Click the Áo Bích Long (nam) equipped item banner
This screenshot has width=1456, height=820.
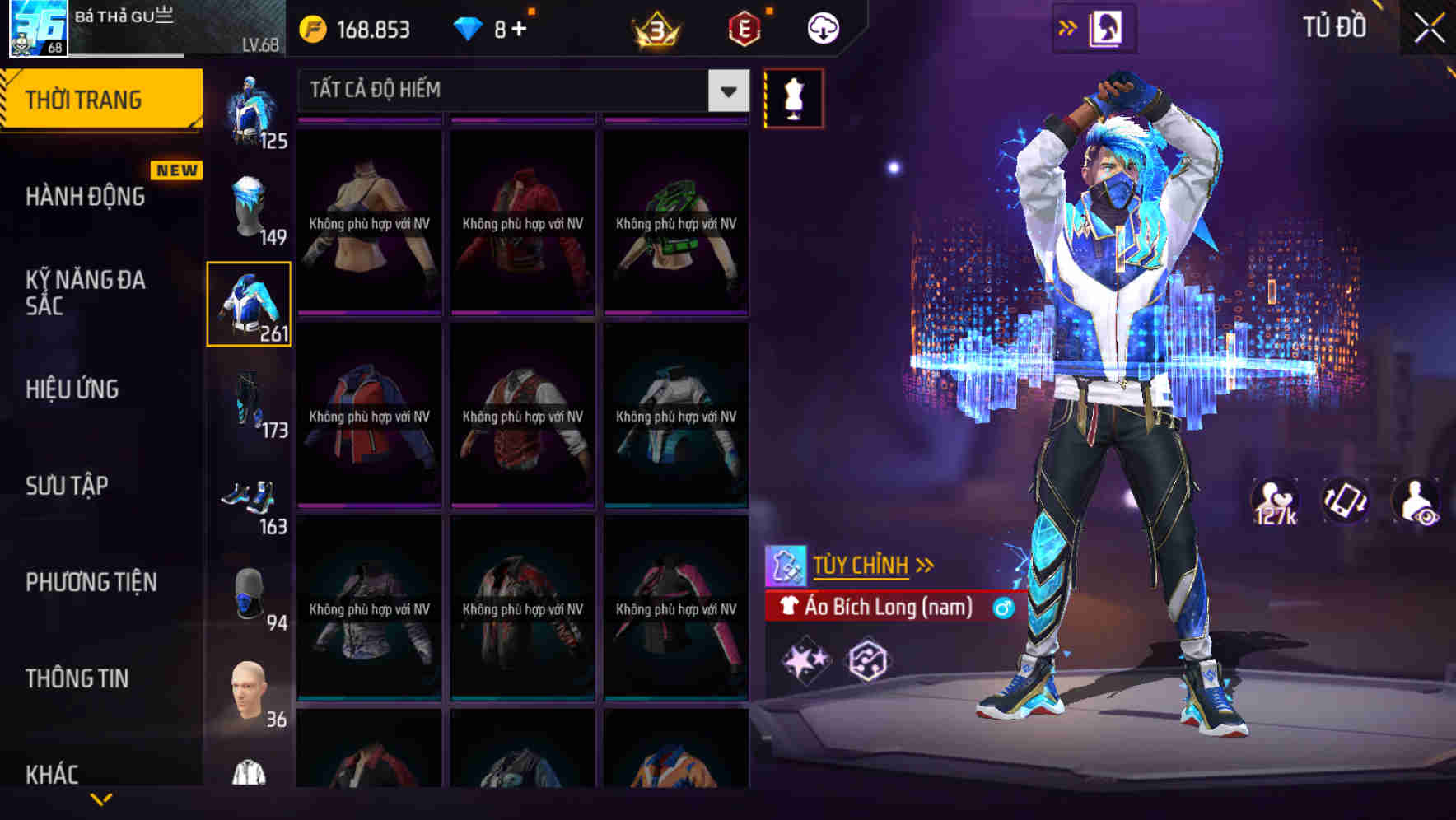889,608
